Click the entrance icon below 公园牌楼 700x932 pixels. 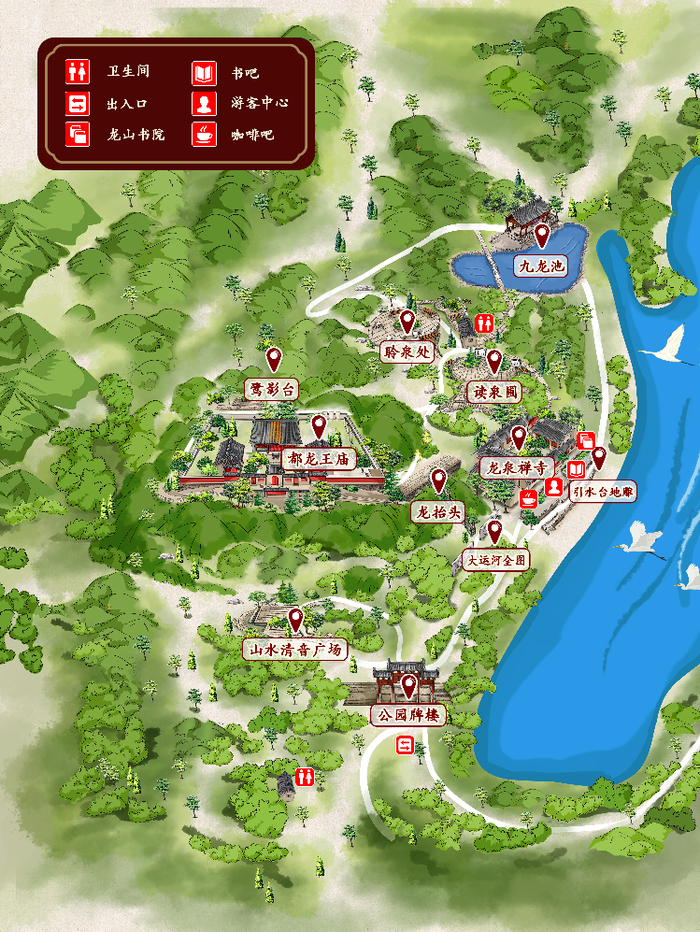[405, 745]
